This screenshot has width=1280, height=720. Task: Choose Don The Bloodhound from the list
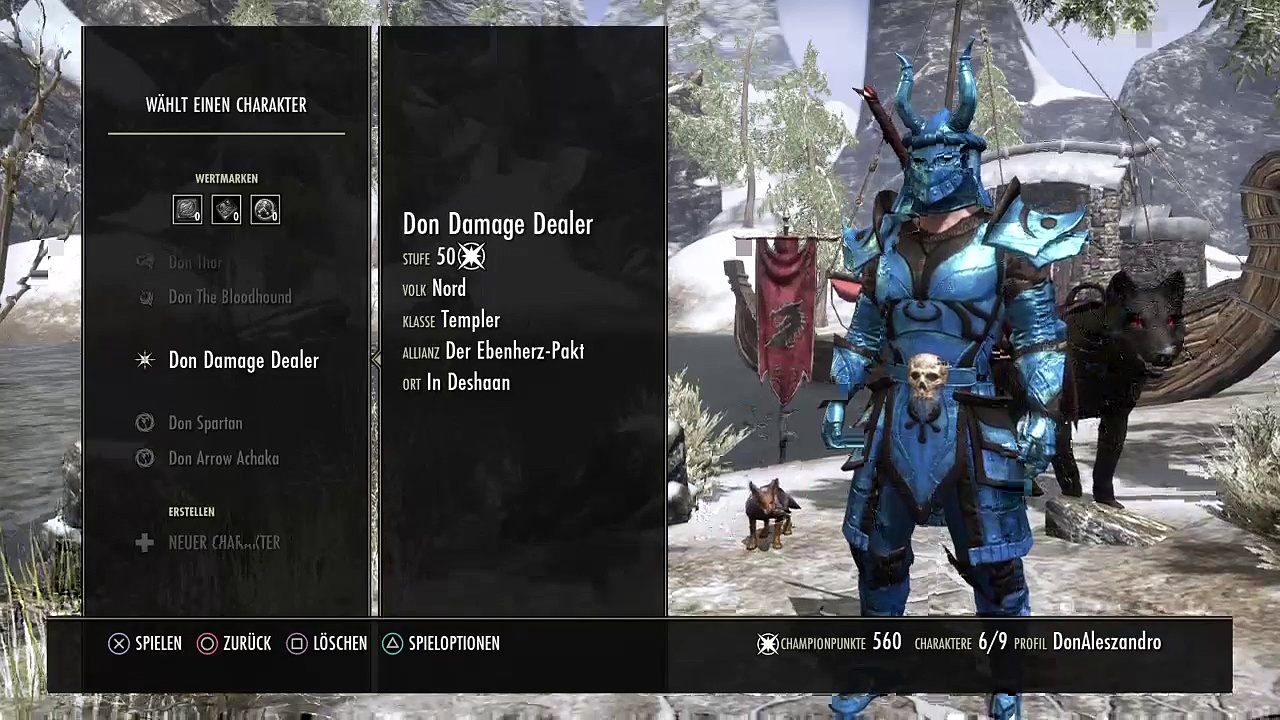pyautogui.click(x=230, y=297)
